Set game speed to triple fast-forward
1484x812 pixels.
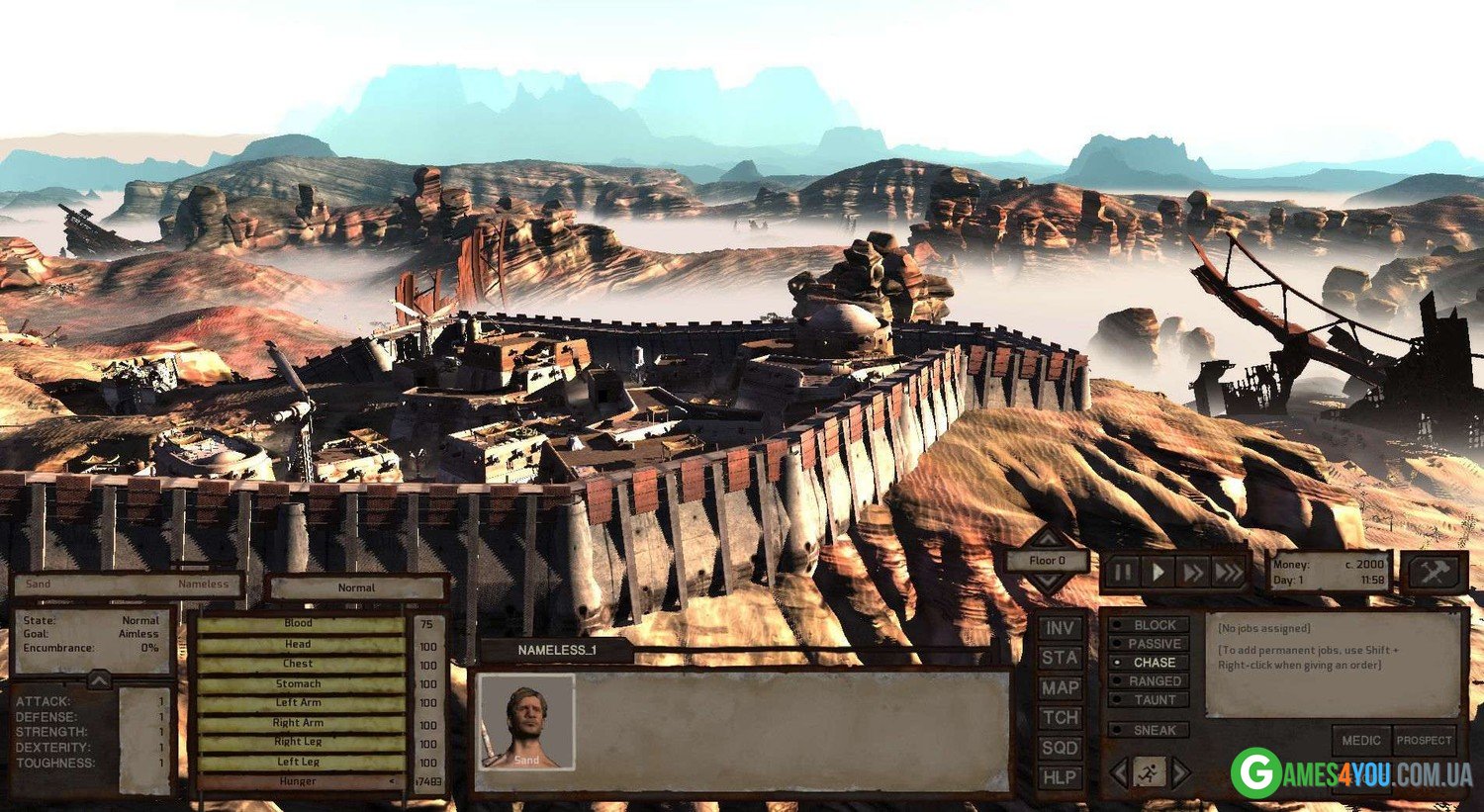click(1229, 572)
